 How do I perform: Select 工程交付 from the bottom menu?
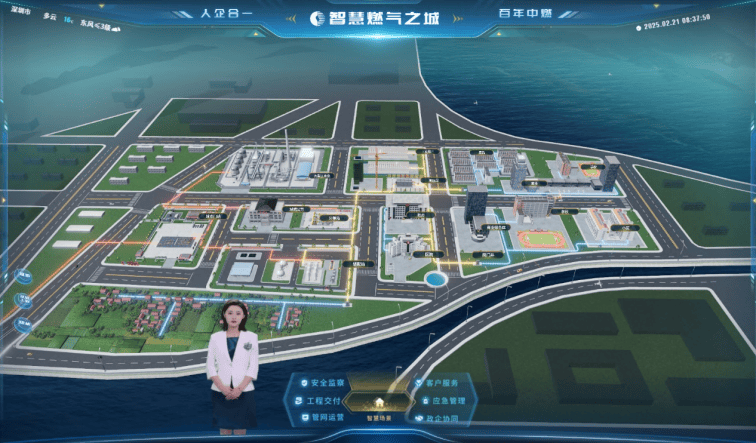pos(321,400)
